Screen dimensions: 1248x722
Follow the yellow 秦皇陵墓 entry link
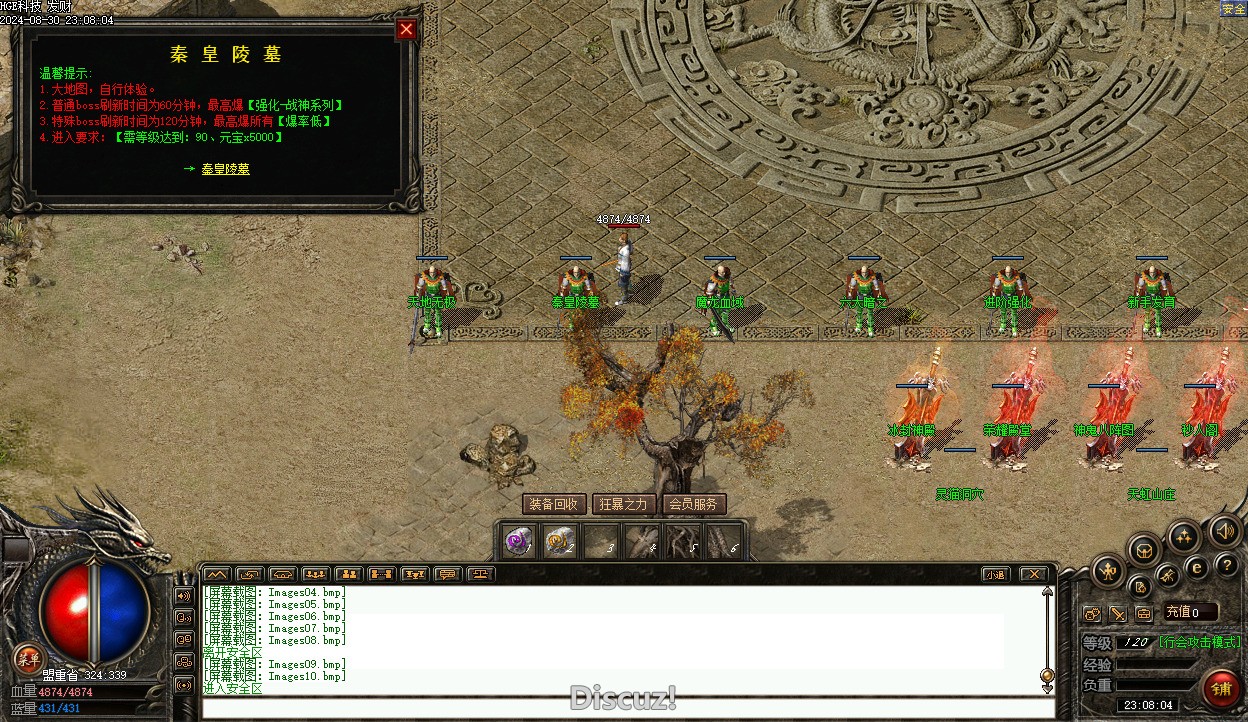pos(225,169)
